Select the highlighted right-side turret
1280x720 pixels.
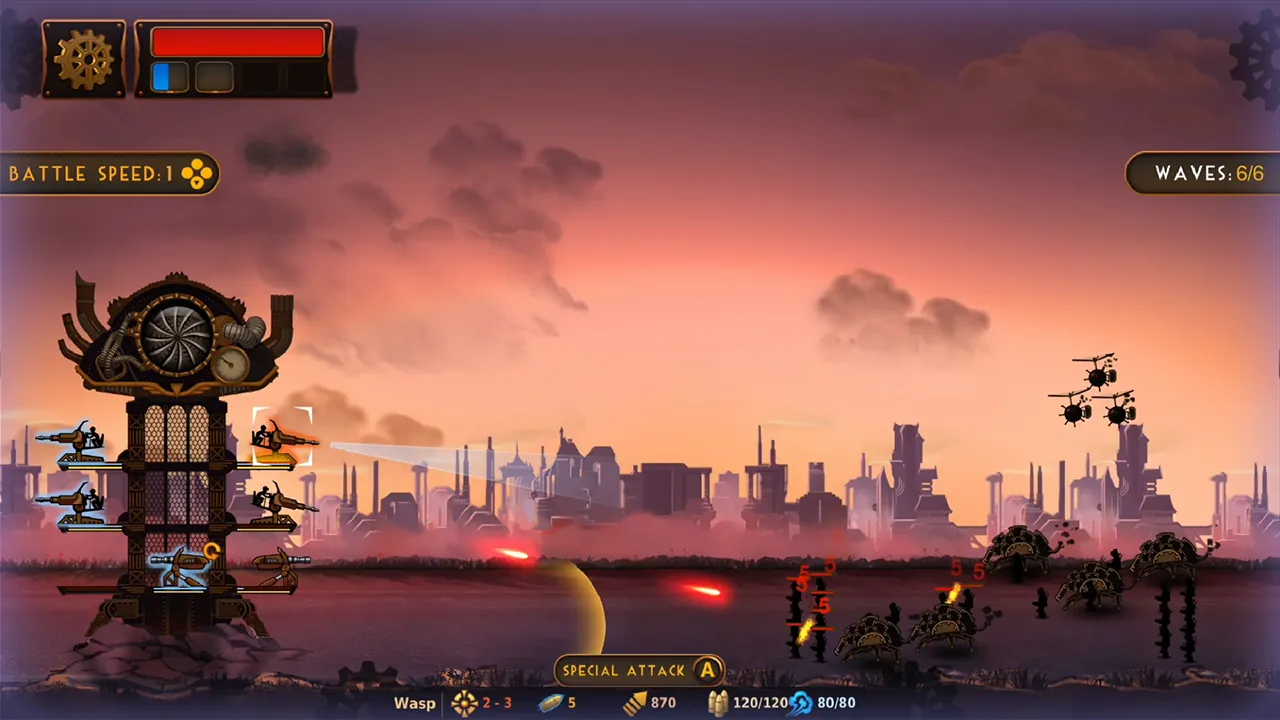(283, 438)
